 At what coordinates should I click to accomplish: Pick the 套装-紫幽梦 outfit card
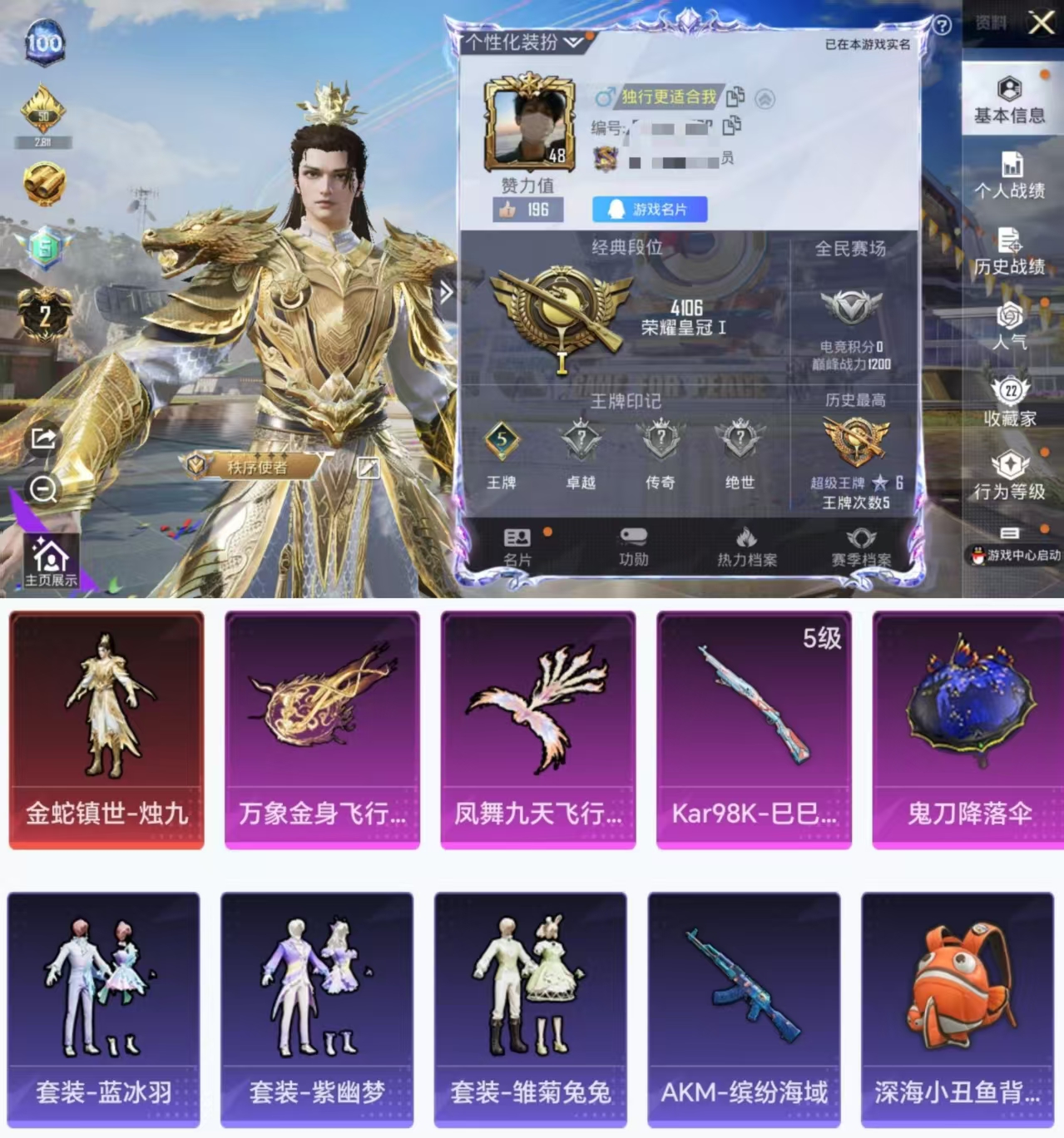point(317,1009)
